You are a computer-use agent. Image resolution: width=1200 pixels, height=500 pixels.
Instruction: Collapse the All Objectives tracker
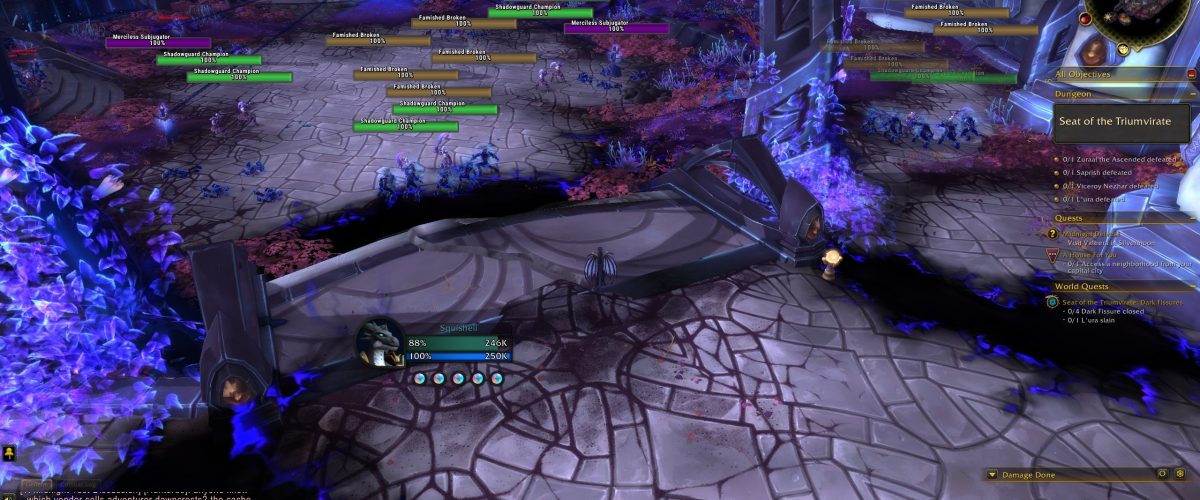coord(1191,74)
